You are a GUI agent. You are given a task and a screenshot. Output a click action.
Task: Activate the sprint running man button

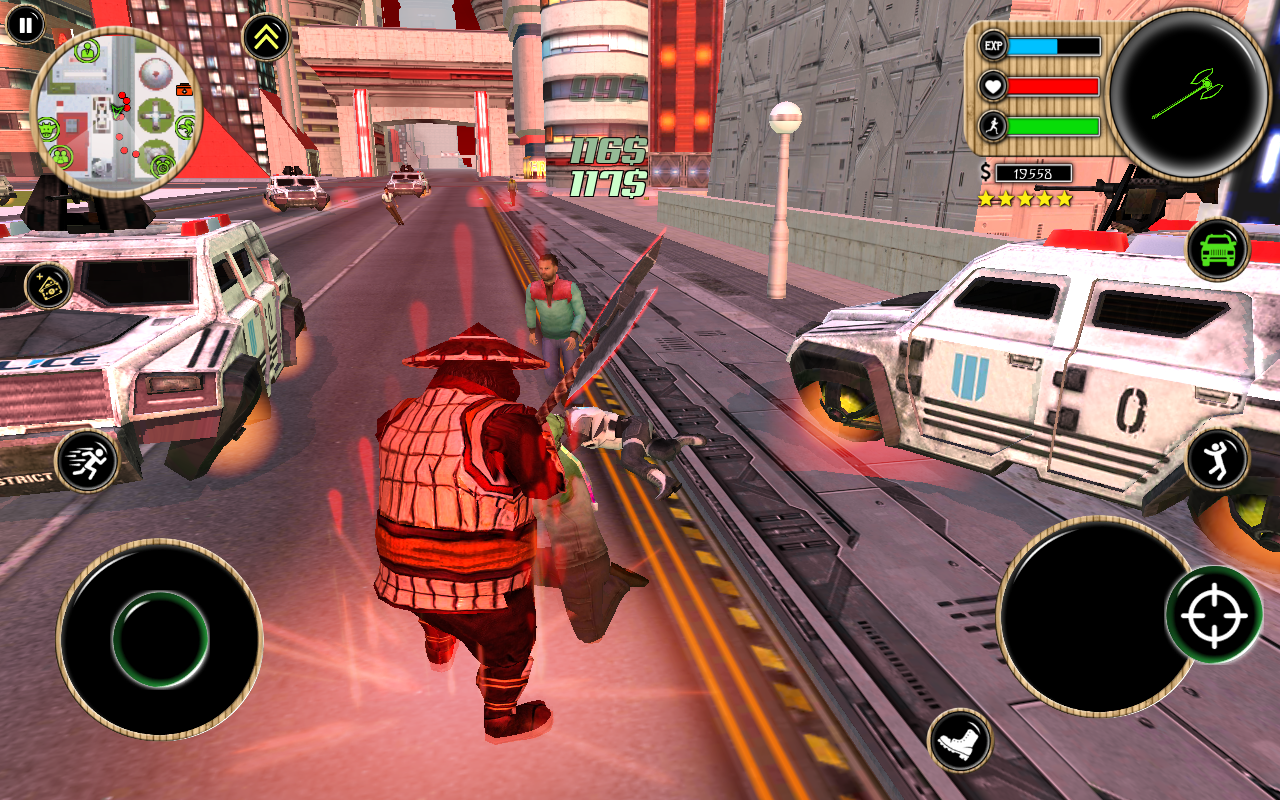[87, 461]
